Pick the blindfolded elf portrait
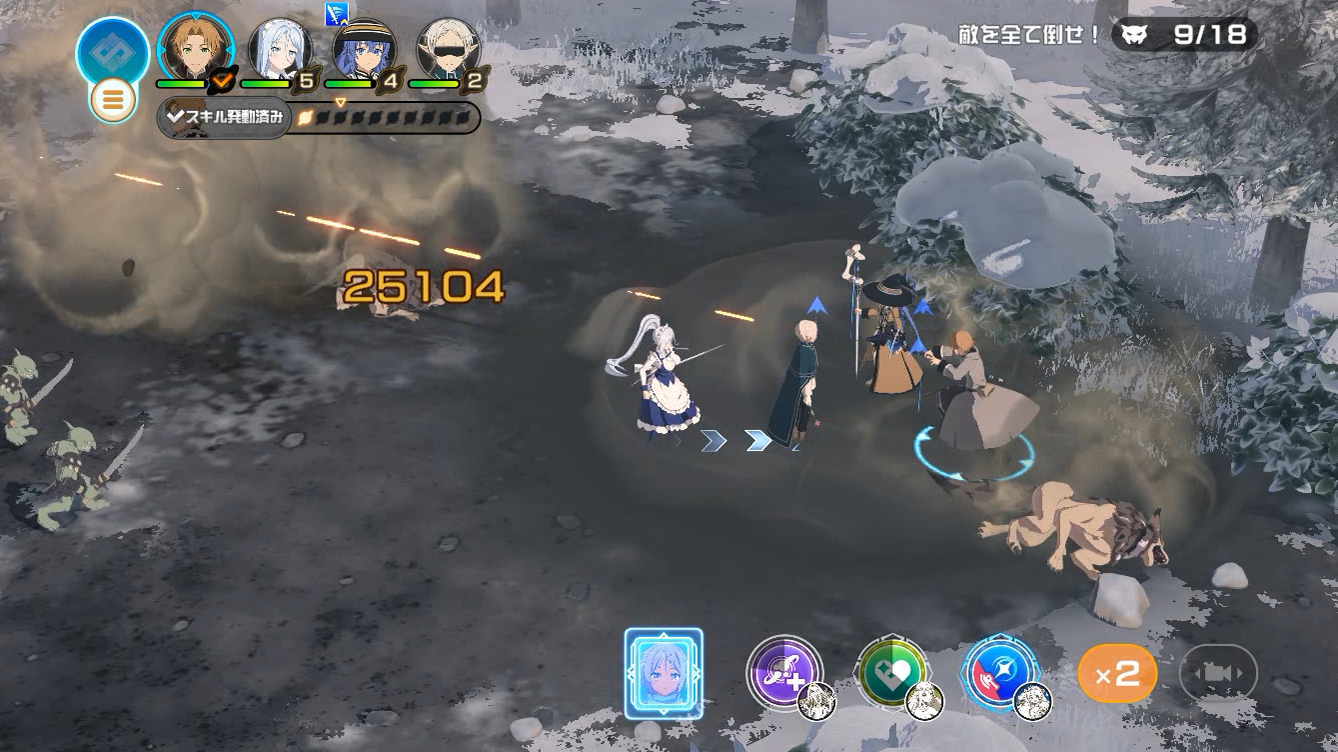 coord(448,48)
